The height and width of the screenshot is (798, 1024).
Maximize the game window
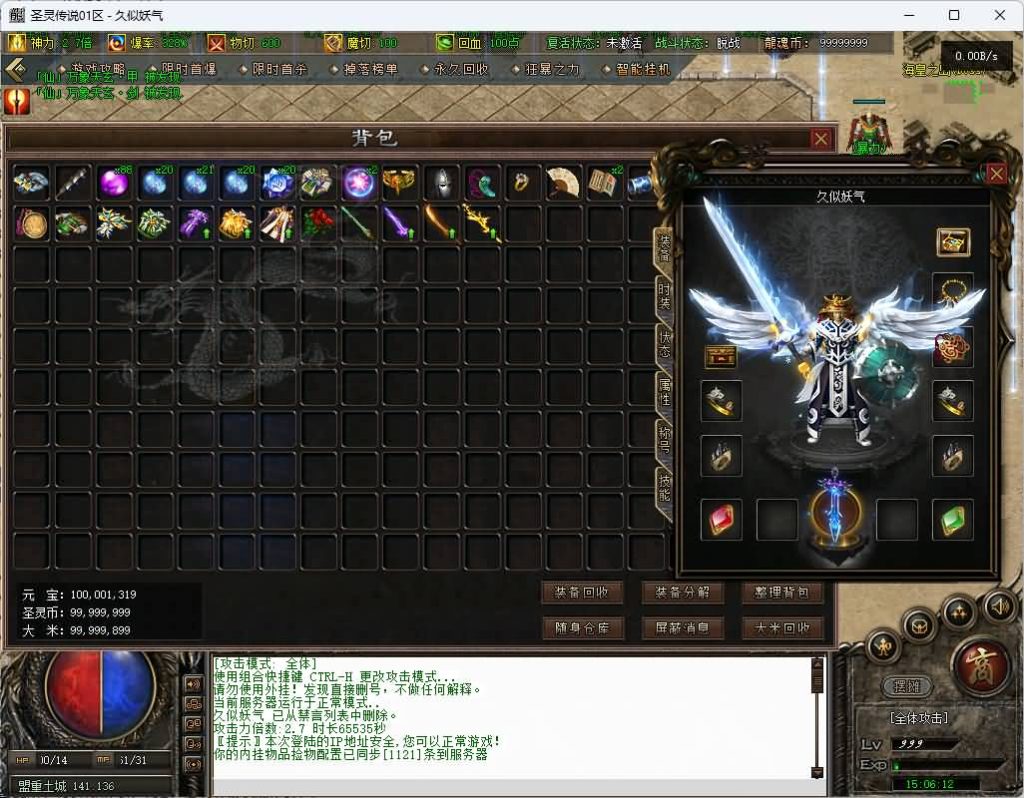tap(954, 15)
